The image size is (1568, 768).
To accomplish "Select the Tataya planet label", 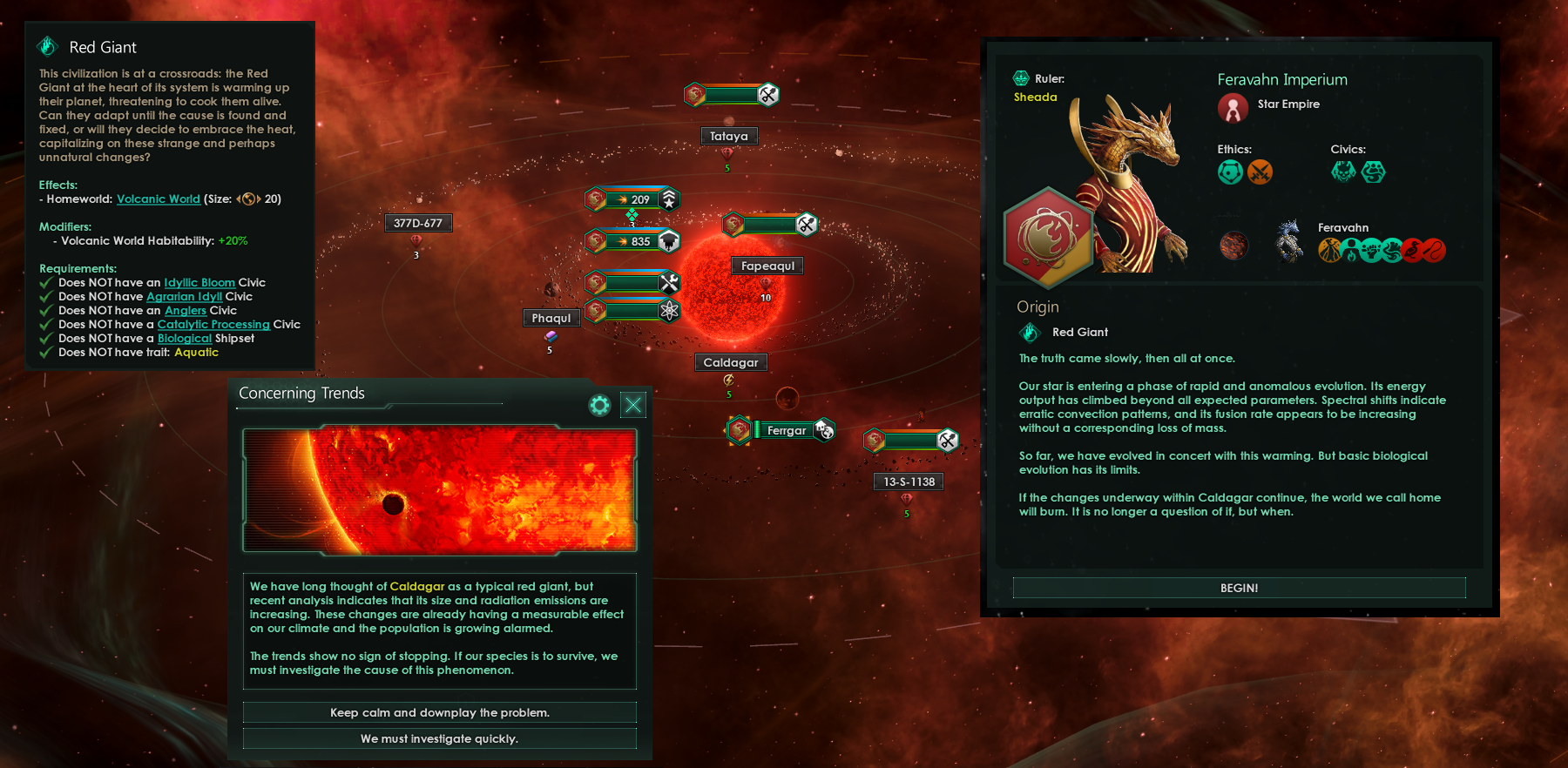I will (x=728, y=136).
